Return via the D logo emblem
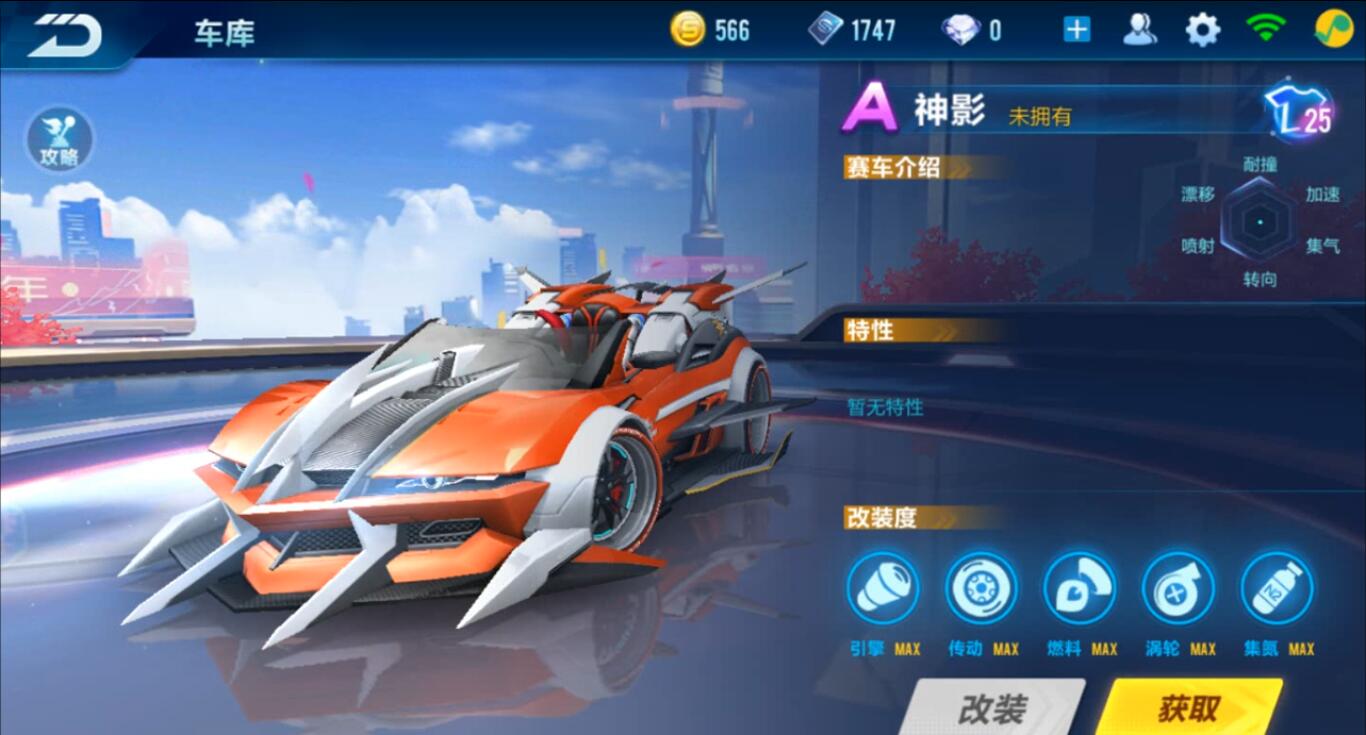1366x735 pixels. pos(62,32)
